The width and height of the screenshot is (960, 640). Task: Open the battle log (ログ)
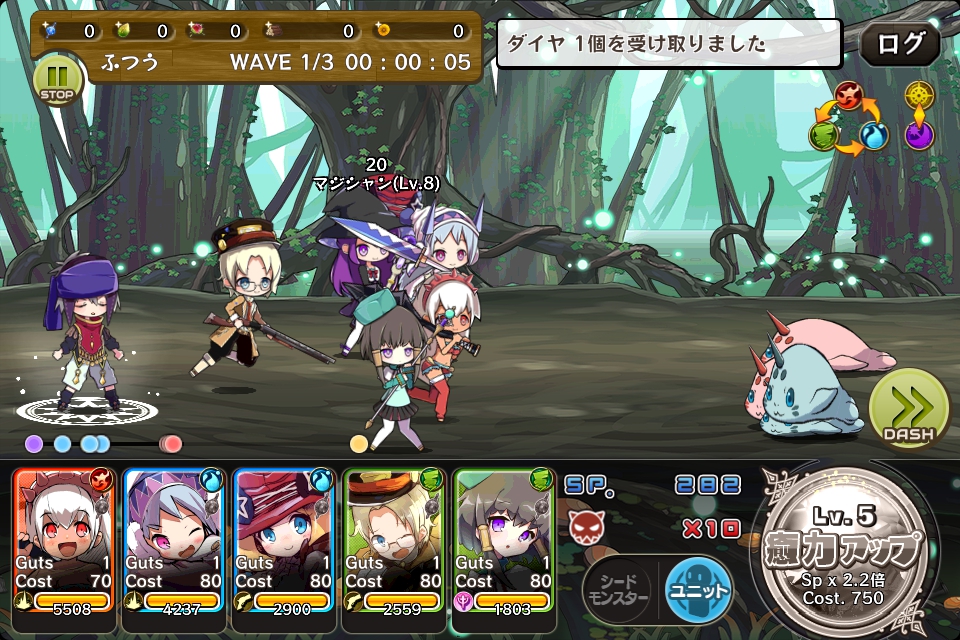(x=899, y=45)
